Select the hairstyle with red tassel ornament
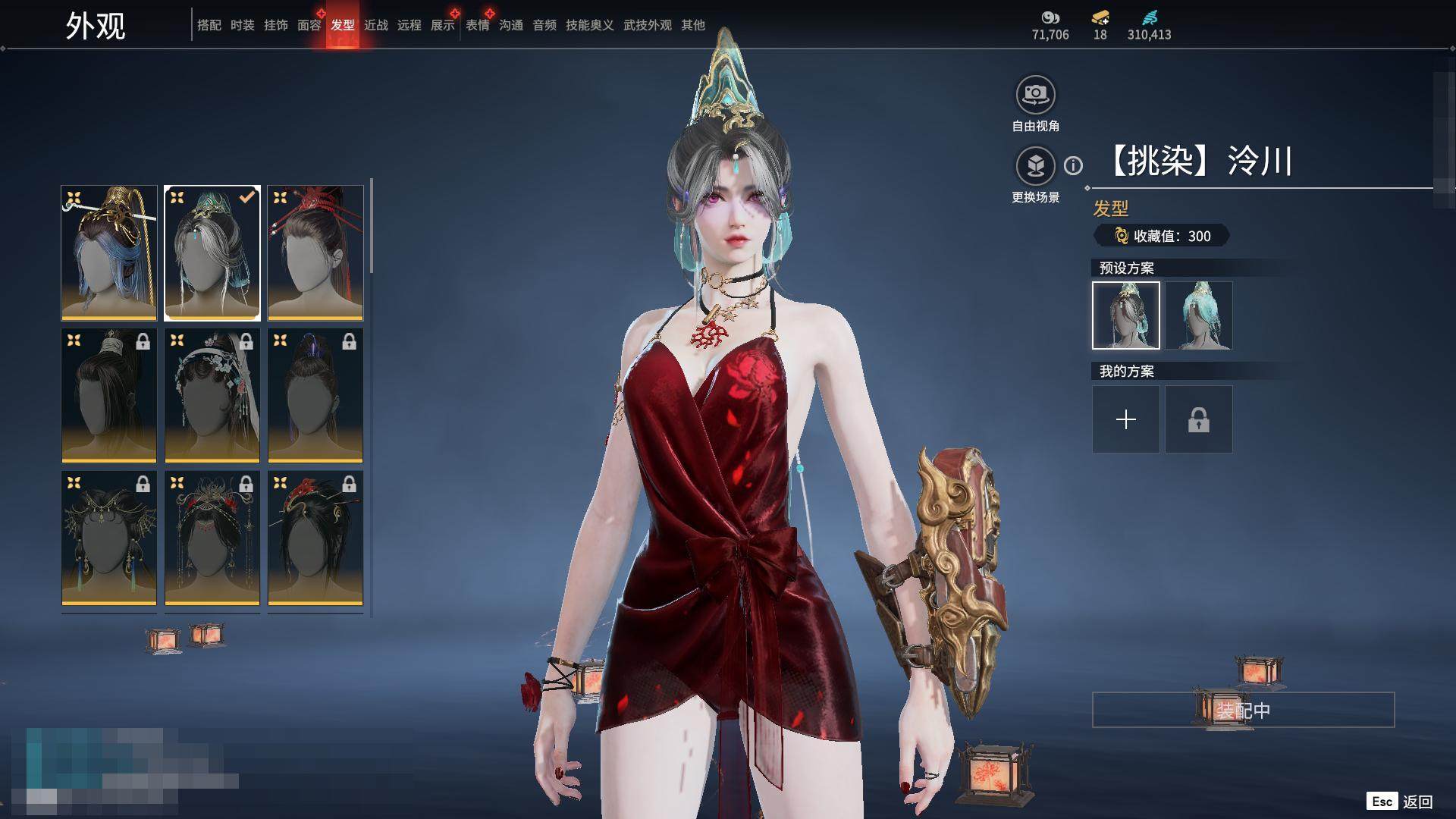This screenshot has height=819, width=1456. click(315, 253)
